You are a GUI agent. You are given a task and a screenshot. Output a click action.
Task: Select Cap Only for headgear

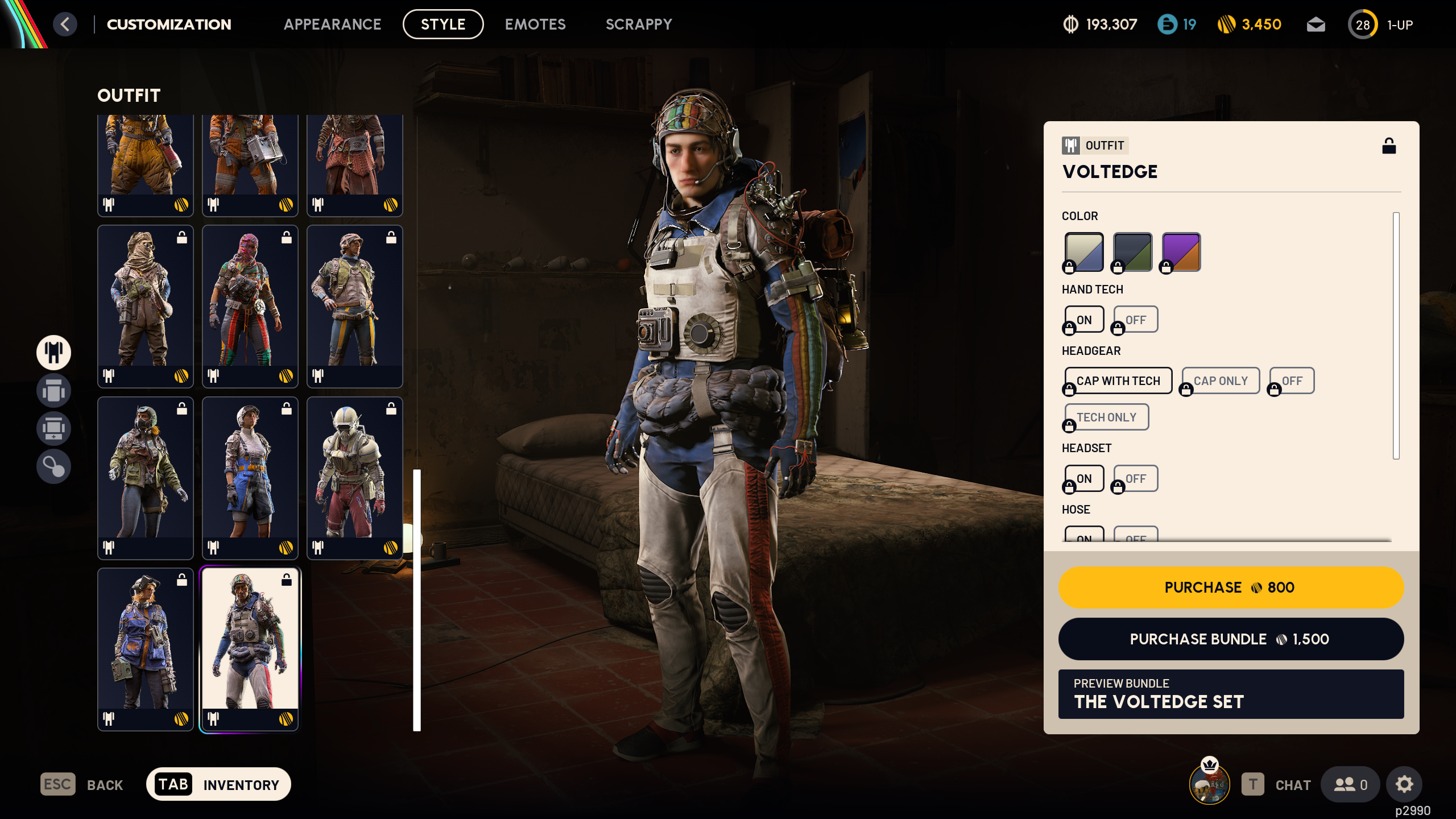(1221, 380)
